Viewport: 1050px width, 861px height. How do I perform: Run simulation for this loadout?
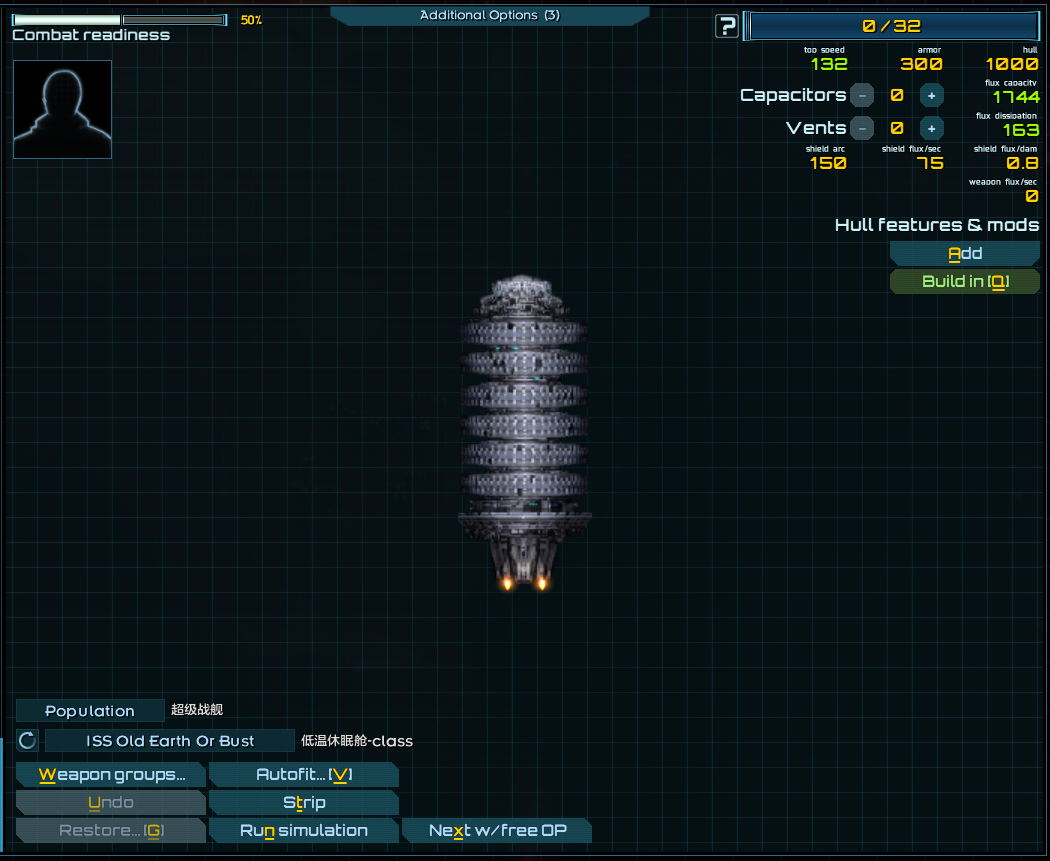tap(303, 831)
